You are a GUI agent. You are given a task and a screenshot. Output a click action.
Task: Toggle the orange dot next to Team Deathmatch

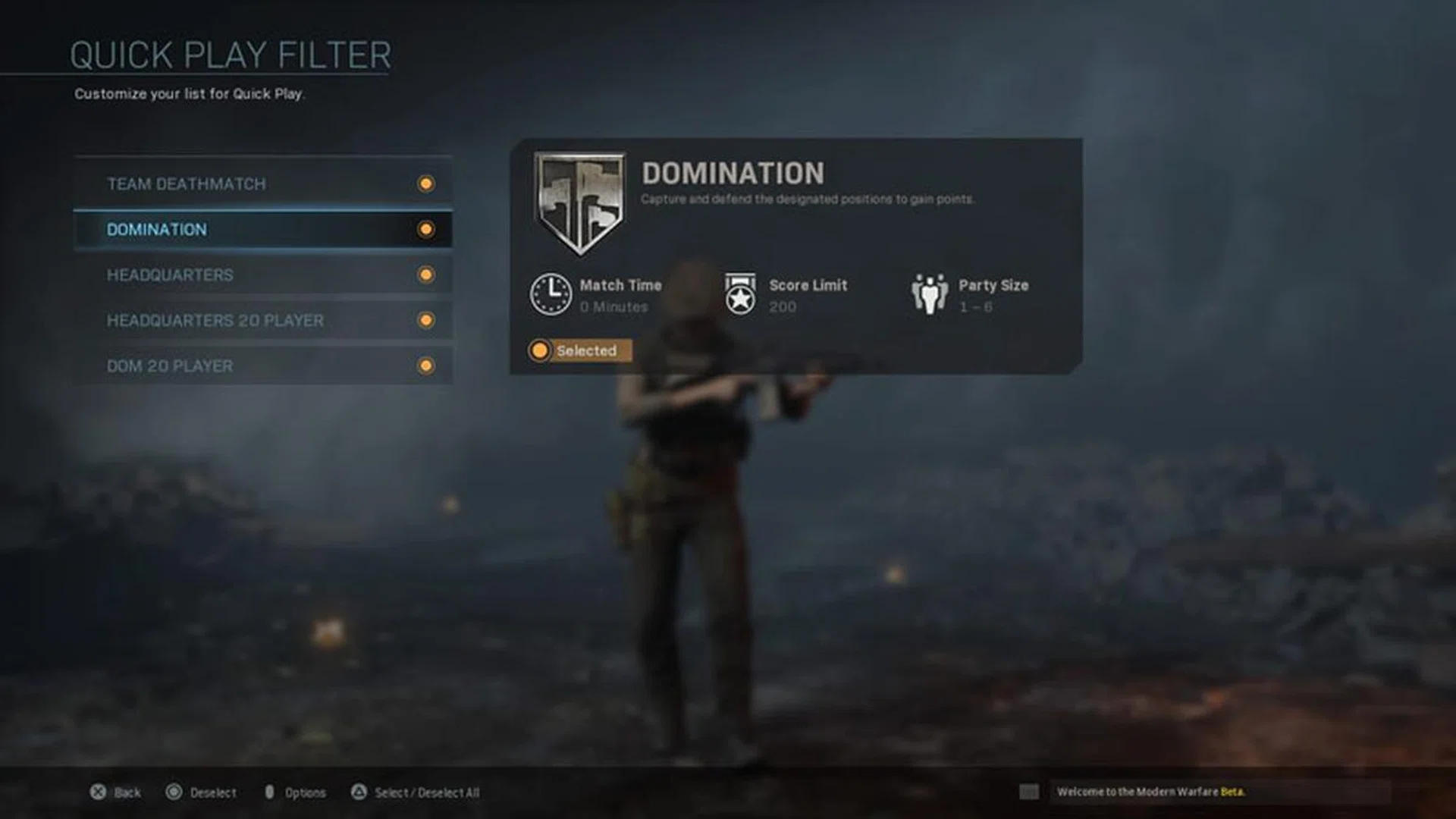(425, 184)
